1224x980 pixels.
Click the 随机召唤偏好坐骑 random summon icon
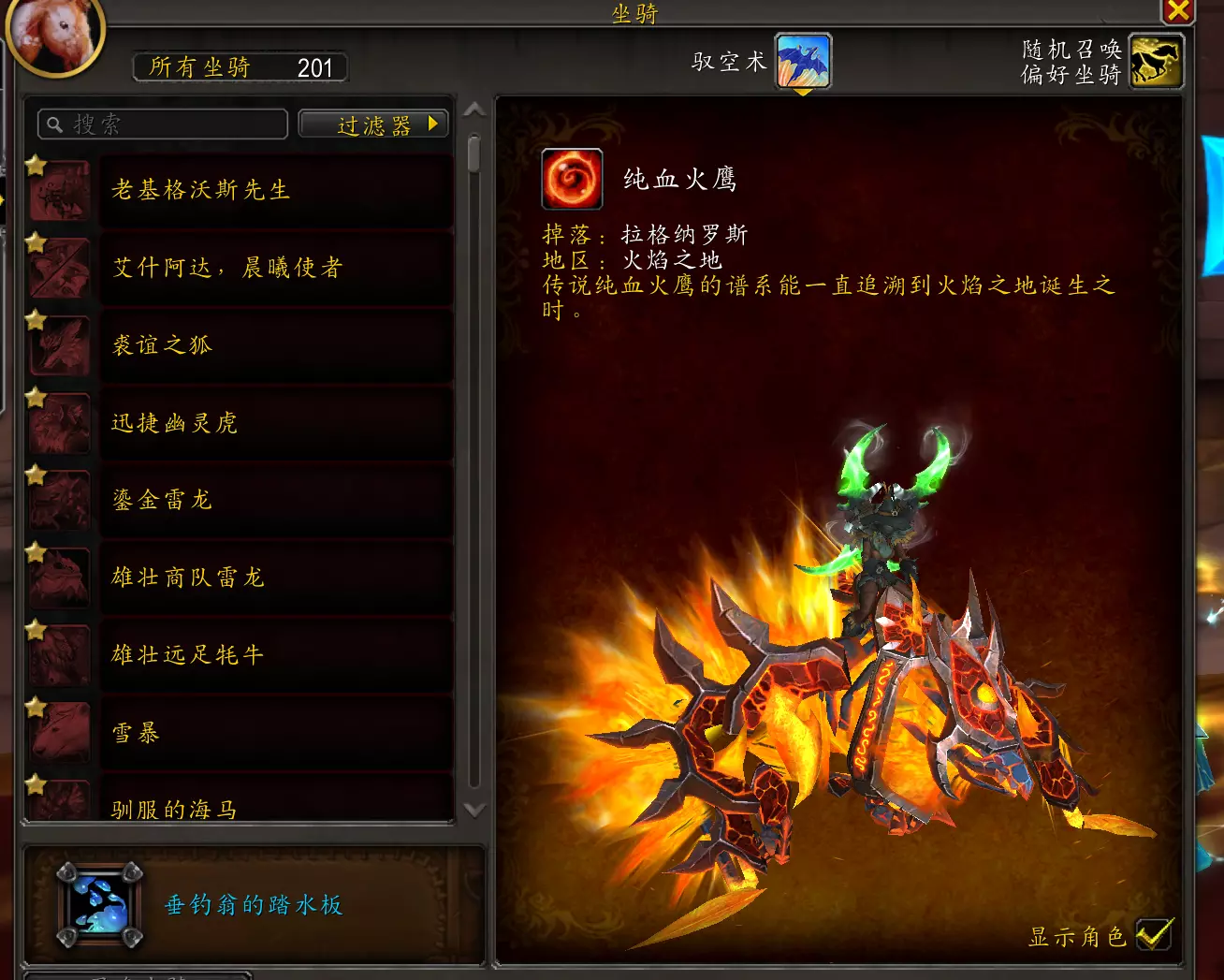click(1156, 61)
